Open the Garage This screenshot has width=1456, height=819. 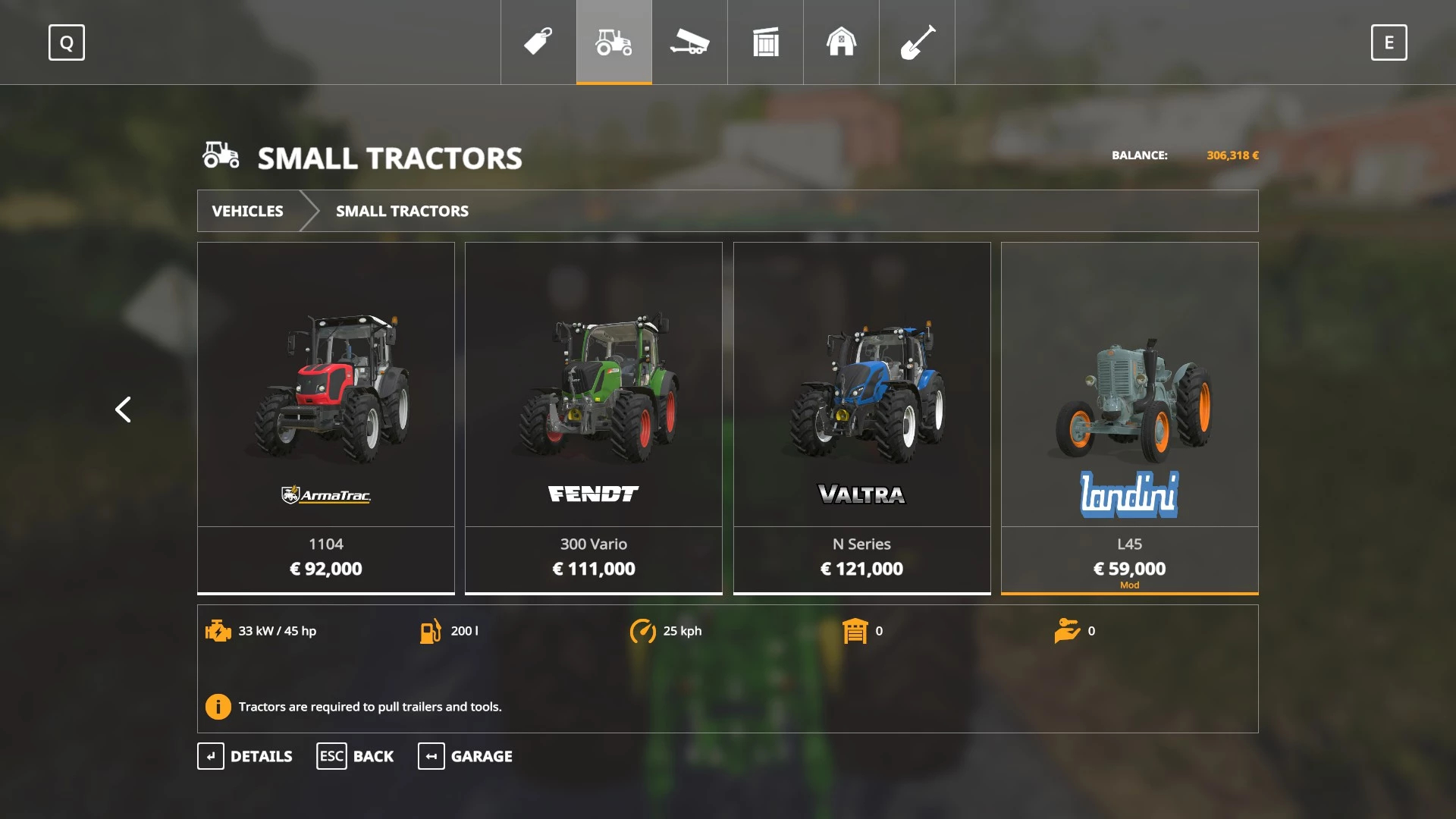tap(465, 756)
